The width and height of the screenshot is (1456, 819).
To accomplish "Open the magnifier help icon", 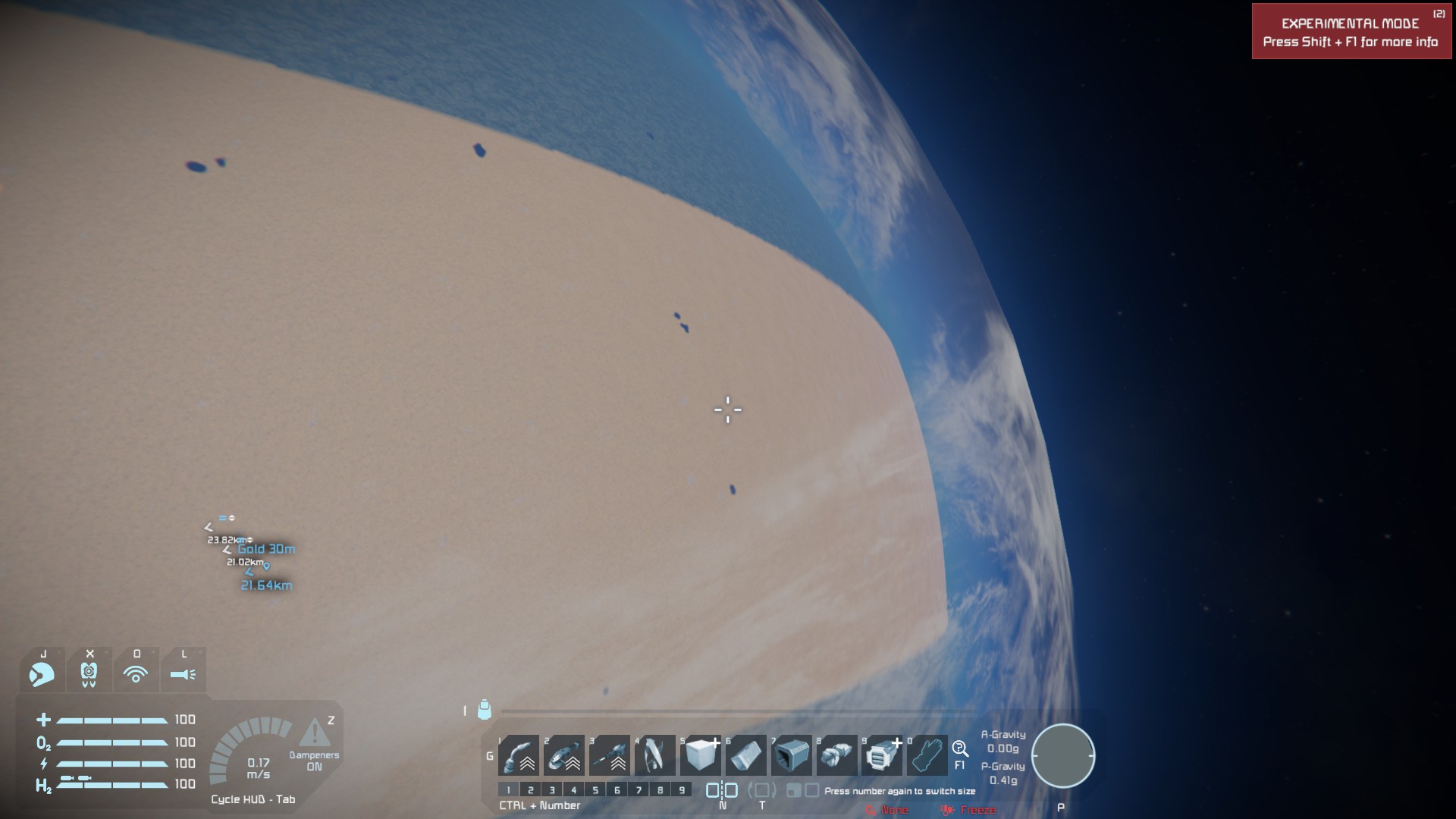I will tap(959, 749).
